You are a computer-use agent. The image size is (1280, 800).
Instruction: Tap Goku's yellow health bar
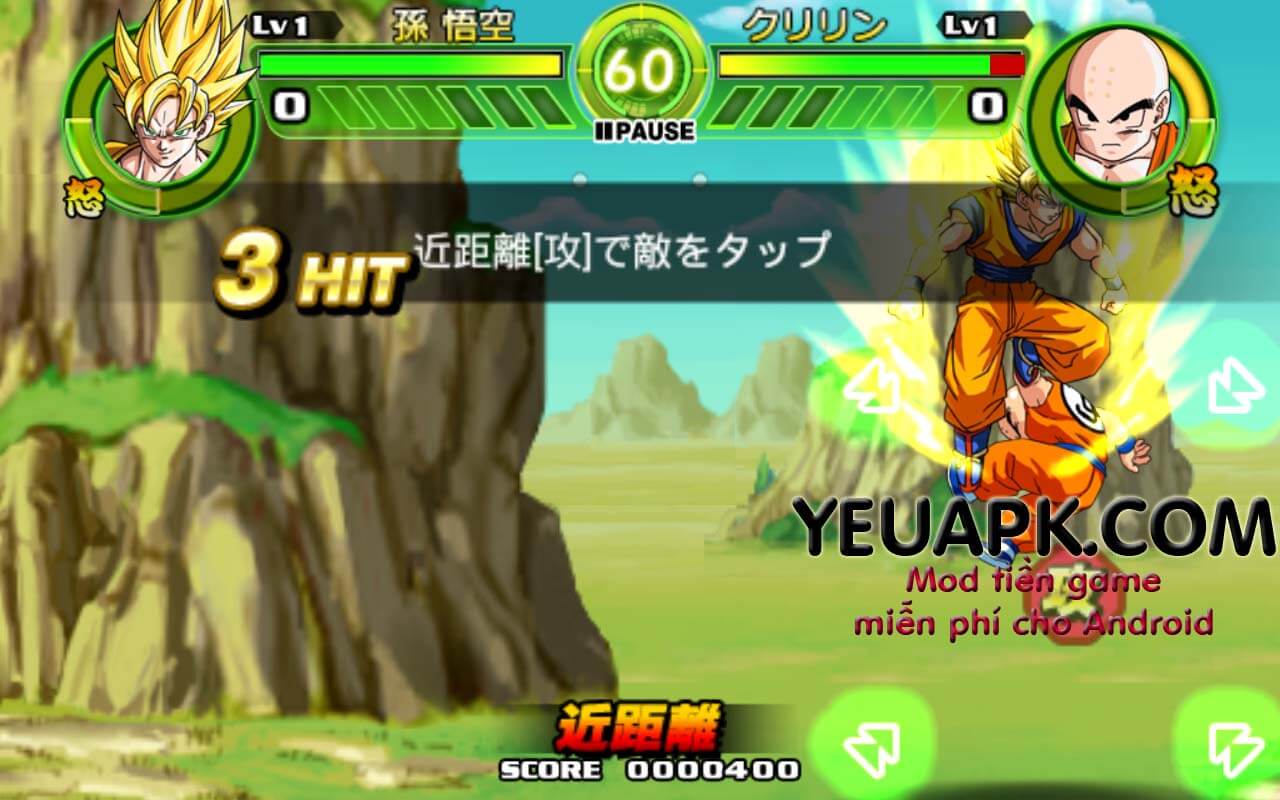click(x=410, y=63)
